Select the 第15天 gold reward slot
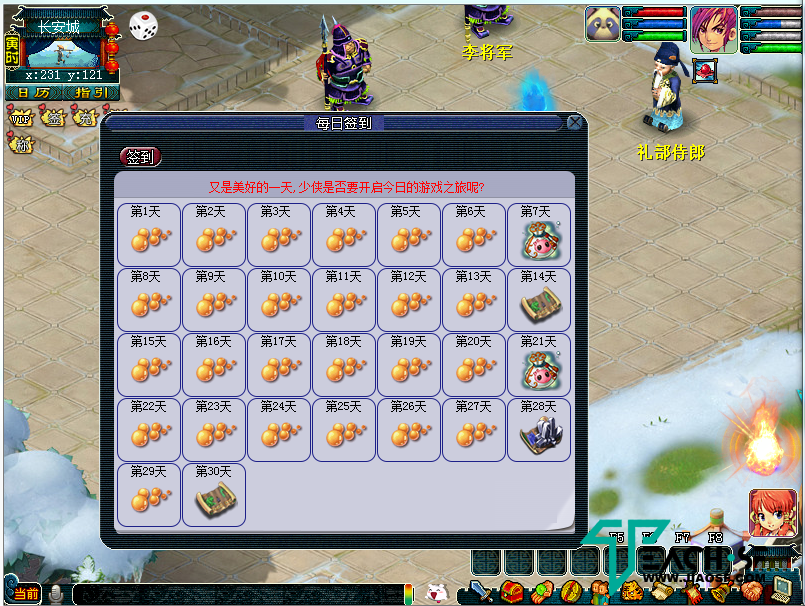Viewport: 805px width, 606px height. pyautogui.click(x=149, y=365)
